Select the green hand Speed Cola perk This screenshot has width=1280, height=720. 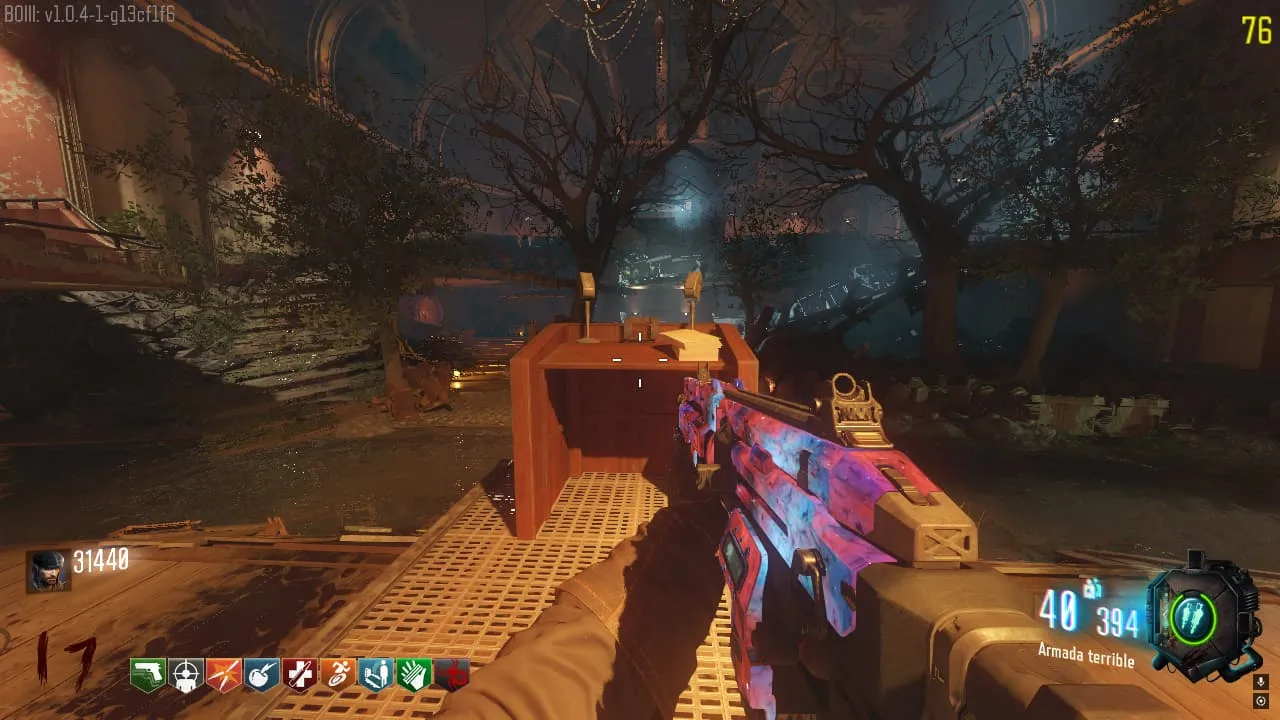tap(414, 675)
